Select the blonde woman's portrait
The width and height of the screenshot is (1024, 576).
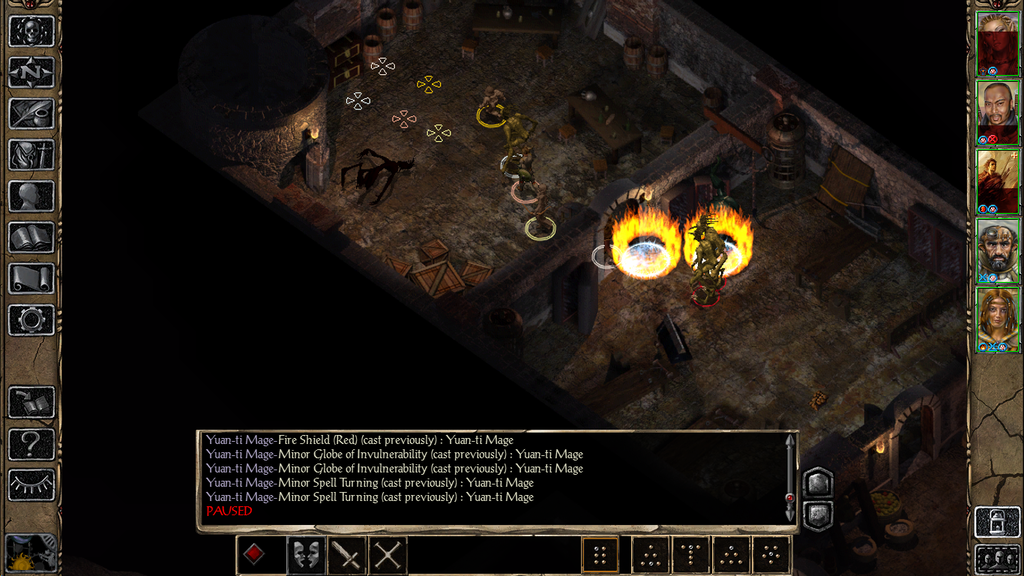[x=997, y=319]
